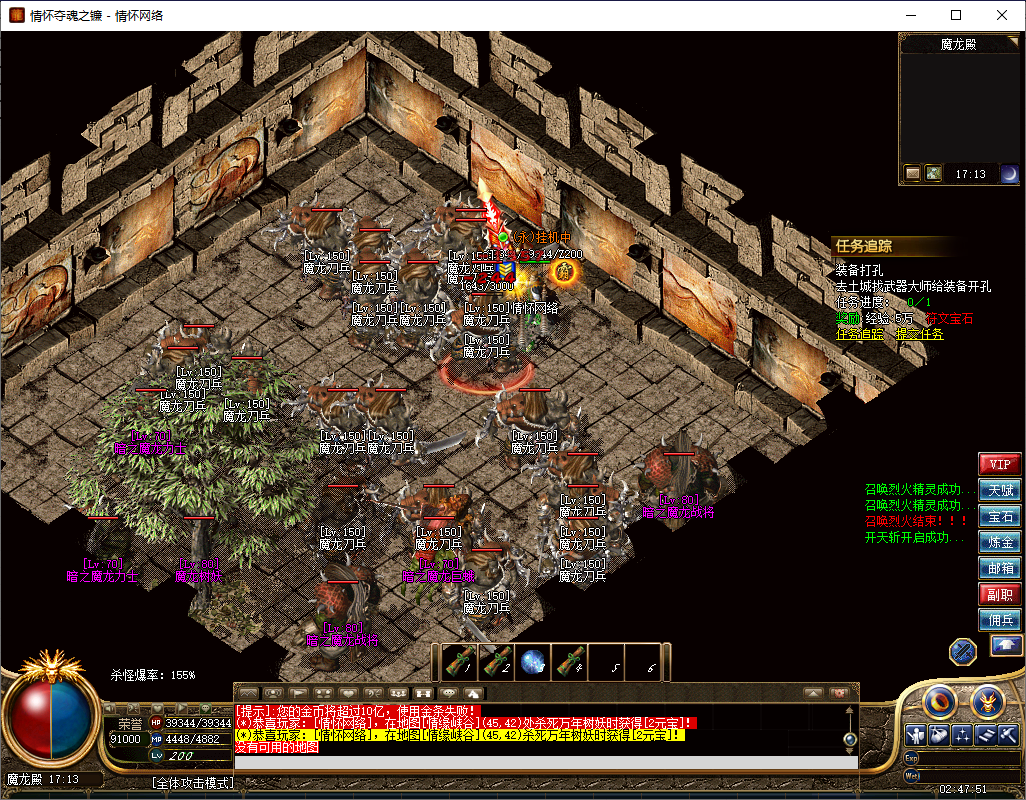Viewport: 1026px width, 800px height.
Task: Open the 天赋 talent menu
Action: click(999, 490)
